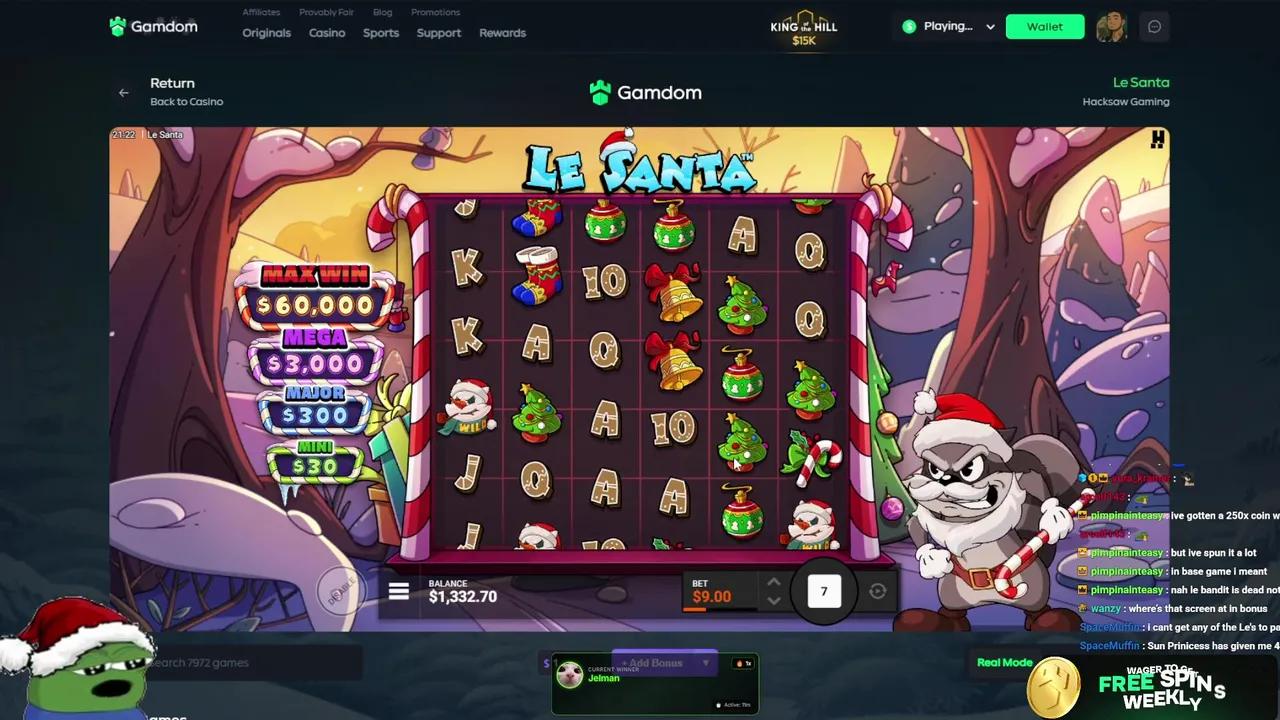Open your Wallet
Viewport: 1280px width, 720px height.
click(1044, 26)
